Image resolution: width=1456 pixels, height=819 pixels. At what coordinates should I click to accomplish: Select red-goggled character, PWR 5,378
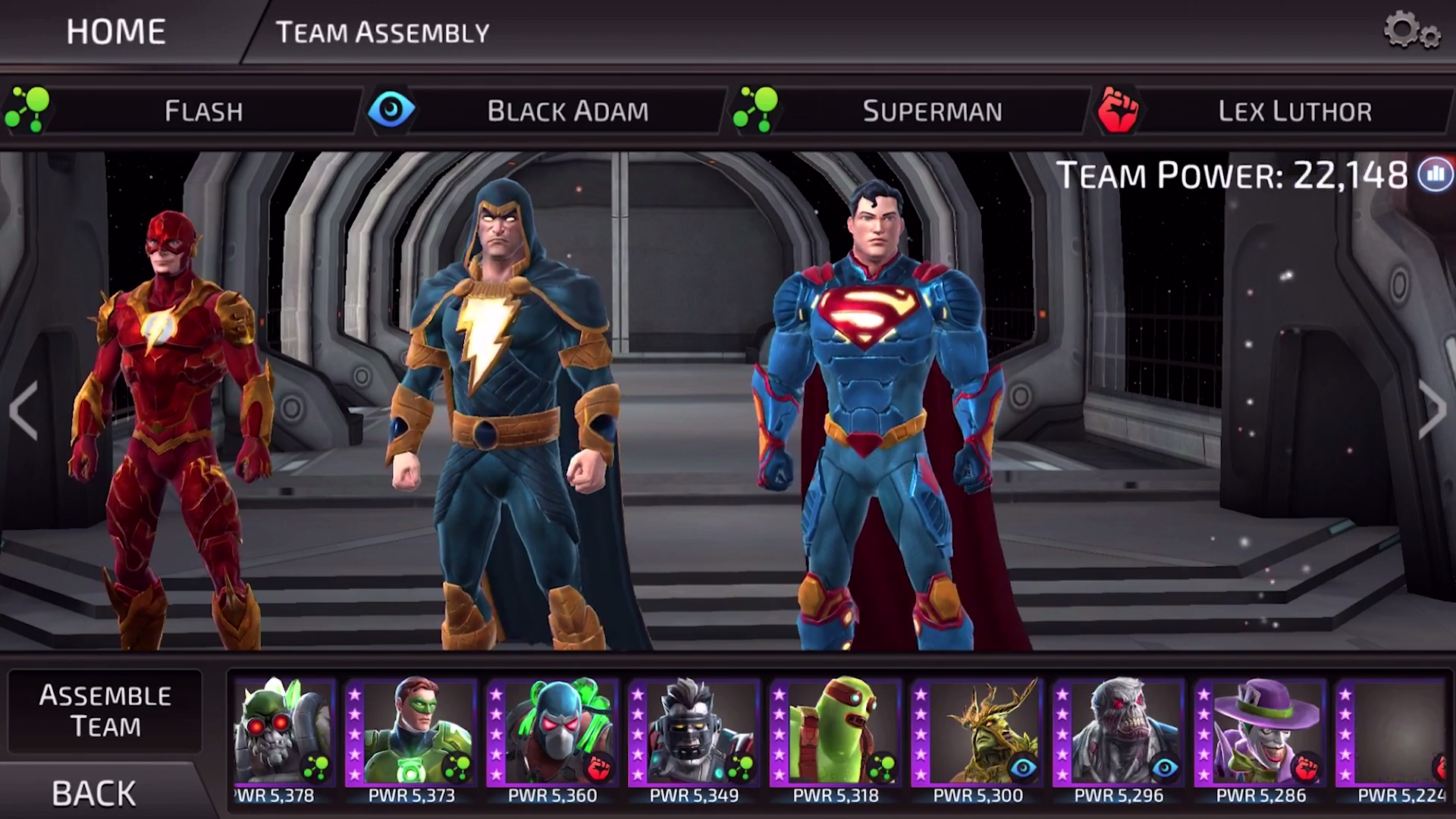click(282, 732)
